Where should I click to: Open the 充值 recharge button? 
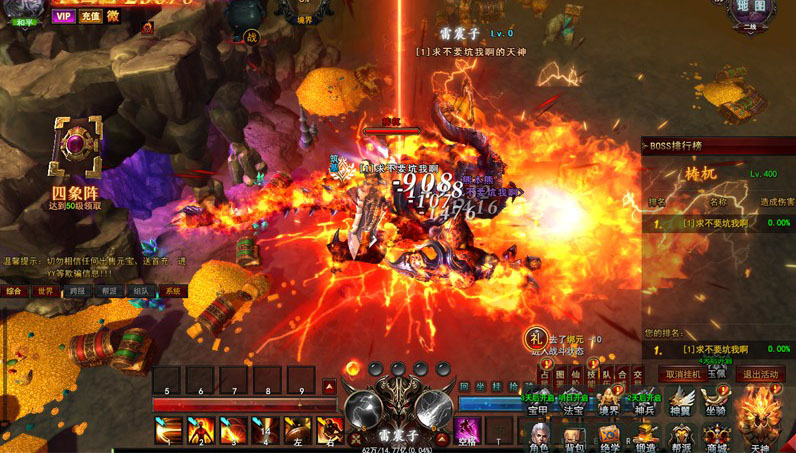coord(90,16)
